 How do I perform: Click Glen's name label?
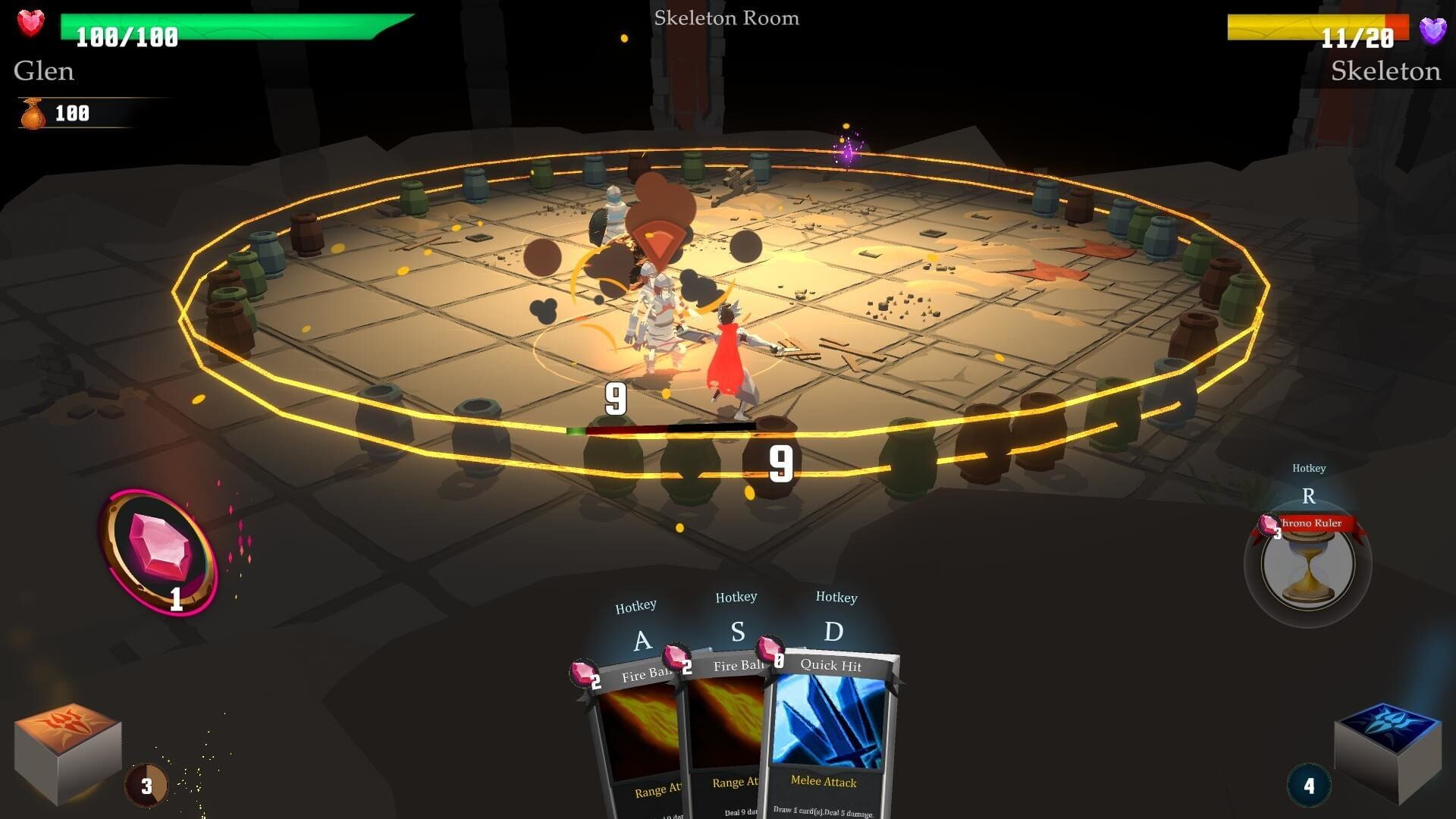tap(43, 71)
